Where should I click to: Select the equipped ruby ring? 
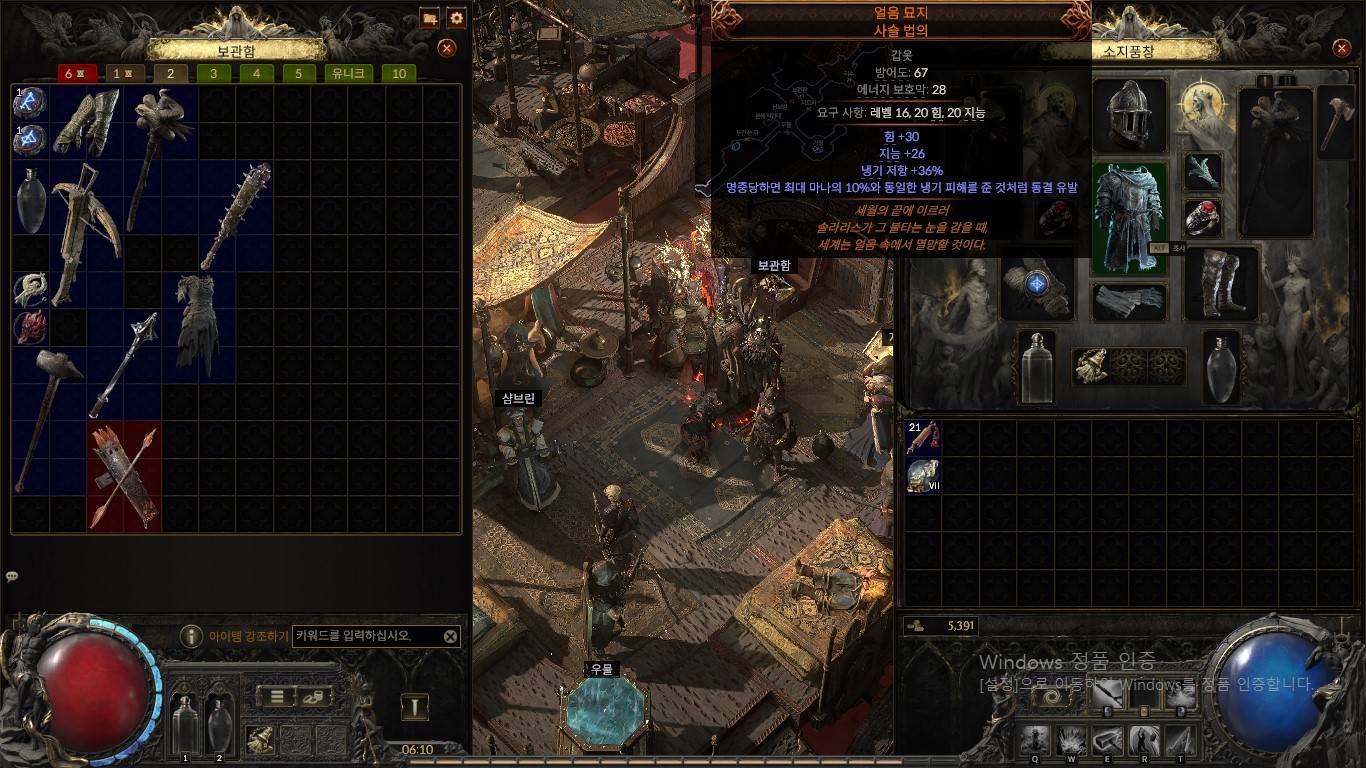click(1203, 217)
